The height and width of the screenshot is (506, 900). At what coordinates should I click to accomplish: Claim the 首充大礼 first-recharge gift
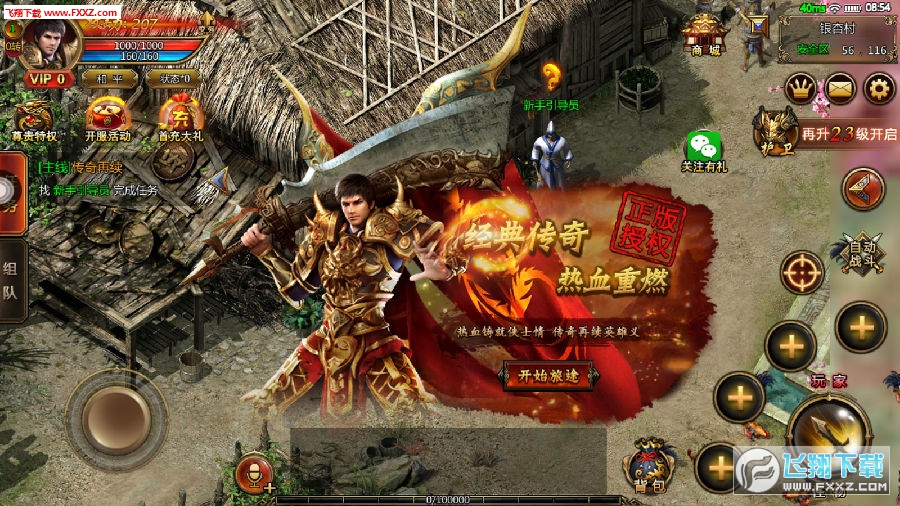(x=180, y=120)
